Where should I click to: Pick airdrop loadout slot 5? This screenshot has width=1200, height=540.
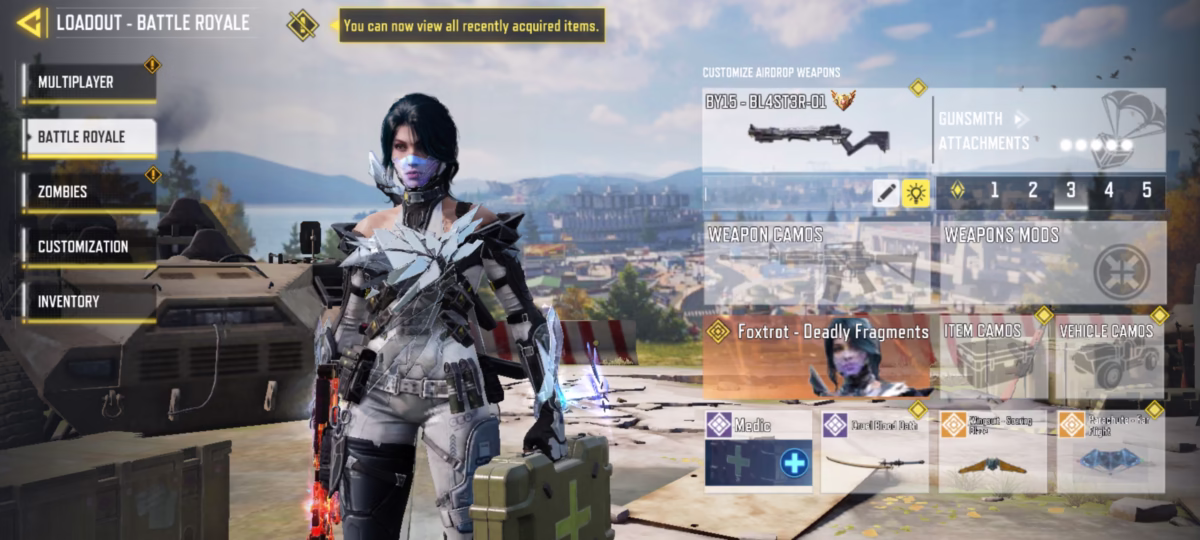1146,191
